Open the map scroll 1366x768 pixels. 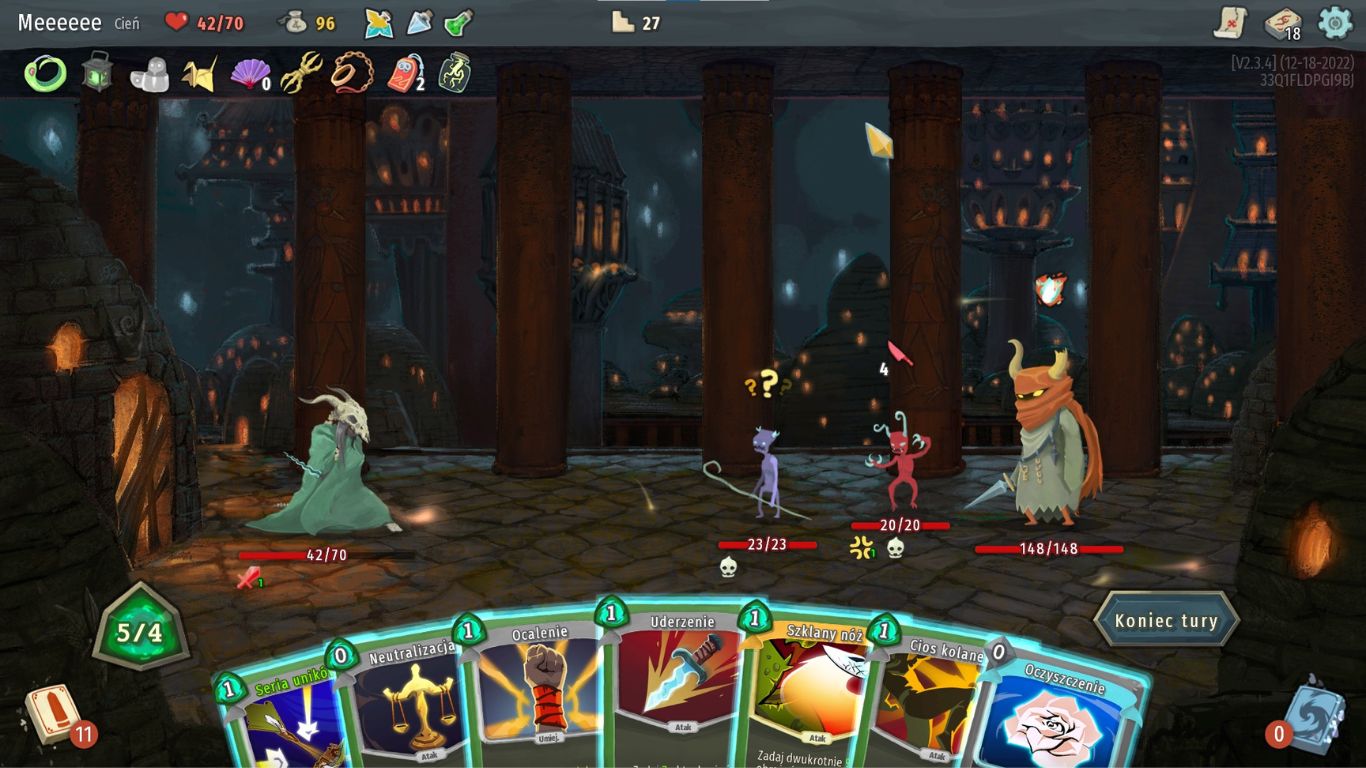[1230, 22]
